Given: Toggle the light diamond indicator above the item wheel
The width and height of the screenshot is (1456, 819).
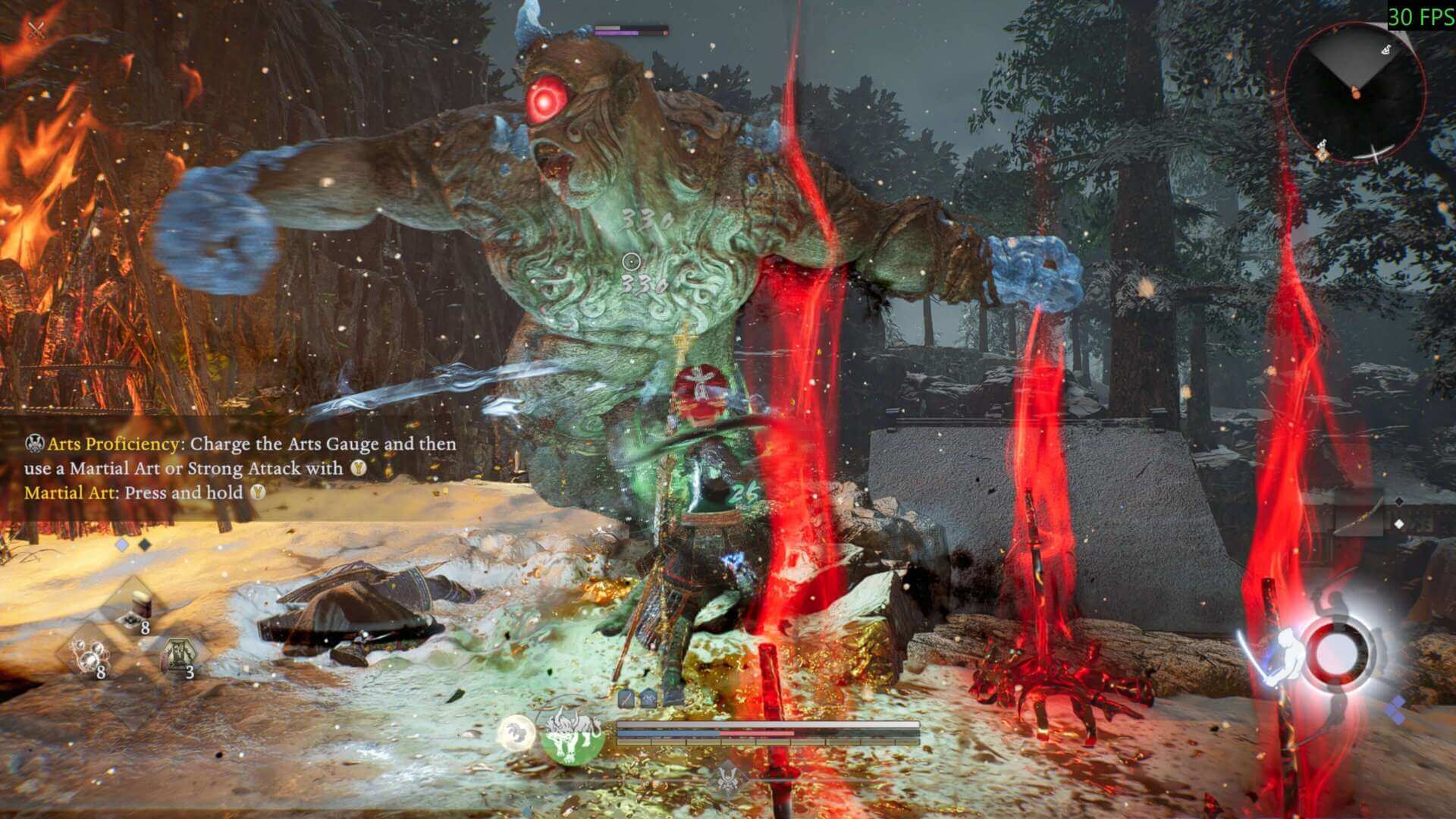Looking at the screenshot, I should coord(122,544).
